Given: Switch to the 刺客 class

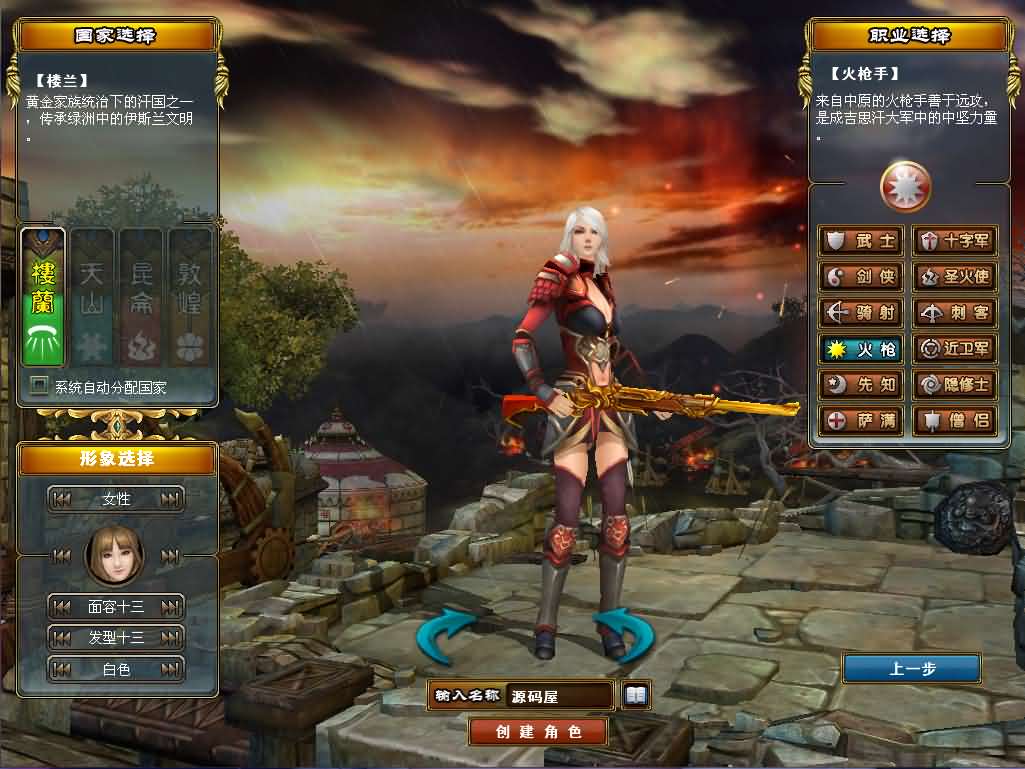Looking at the screenshot, I should coord(955,313).
